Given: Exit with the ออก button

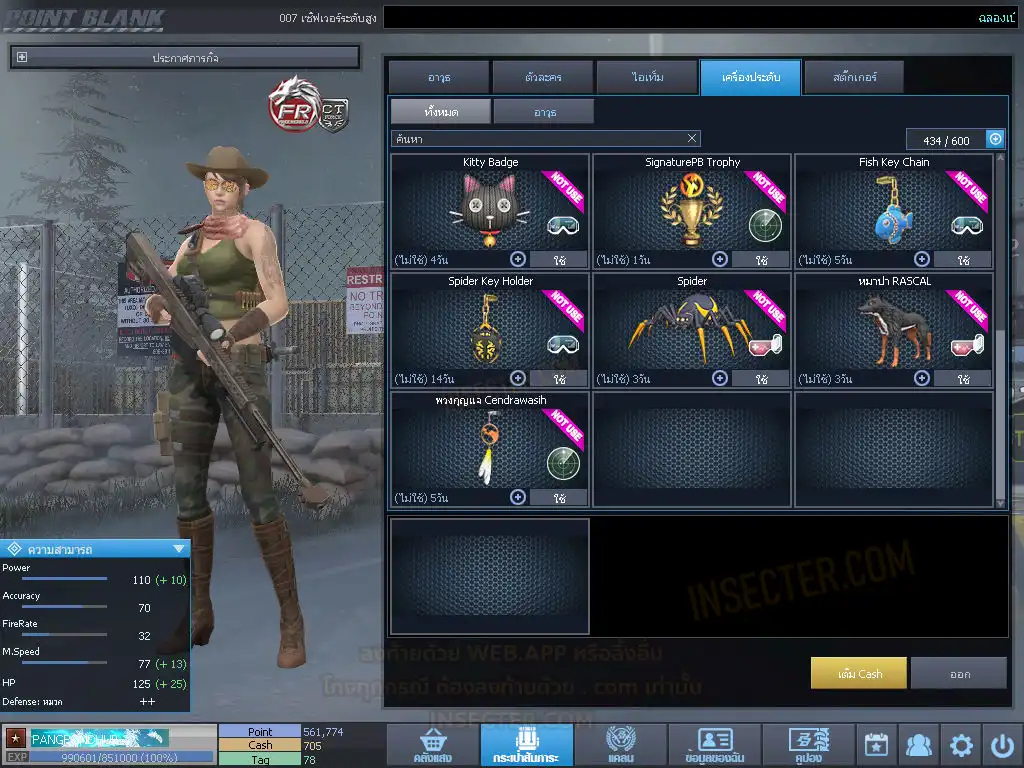Looking at the screenshot, I should 959,674.
